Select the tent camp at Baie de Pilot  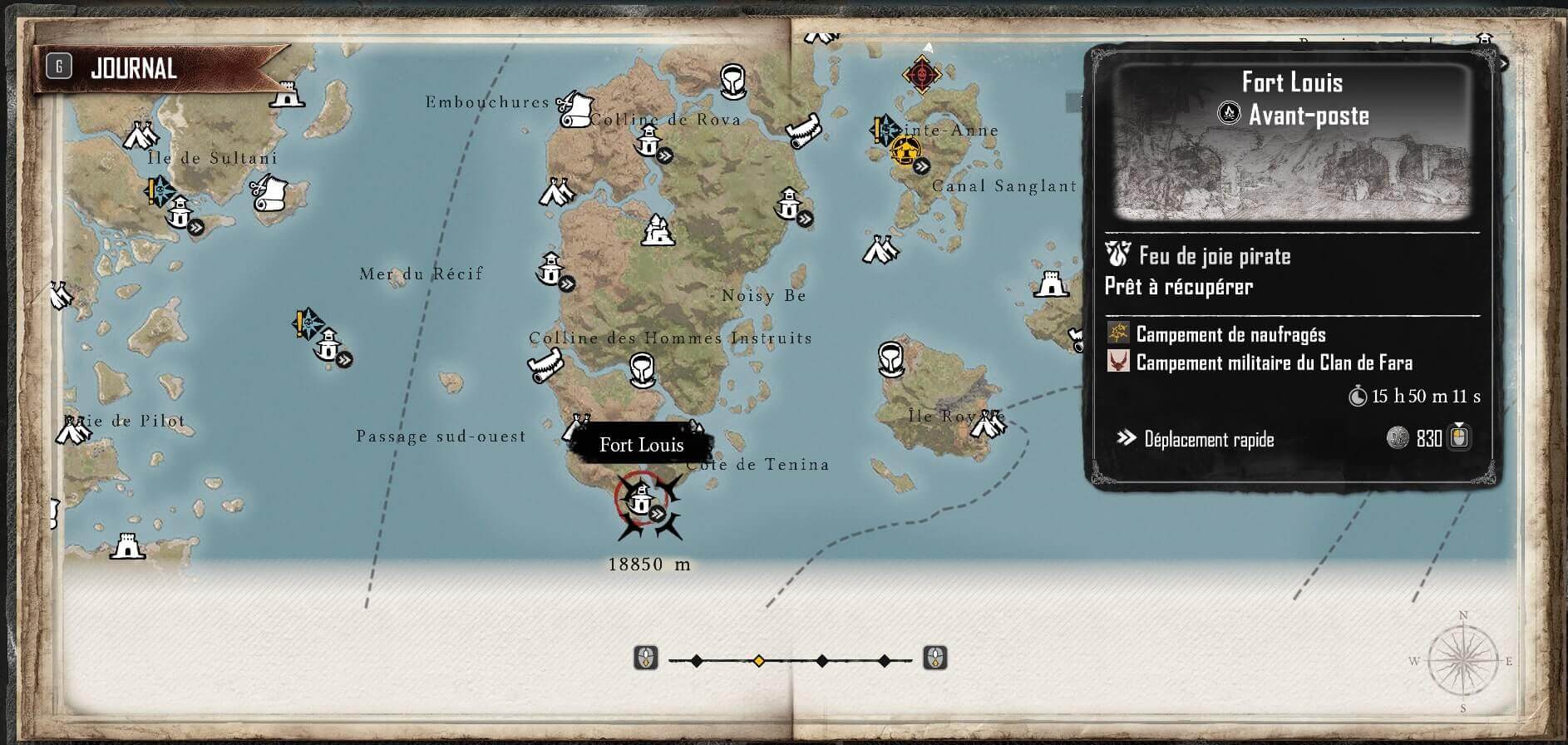73,431
